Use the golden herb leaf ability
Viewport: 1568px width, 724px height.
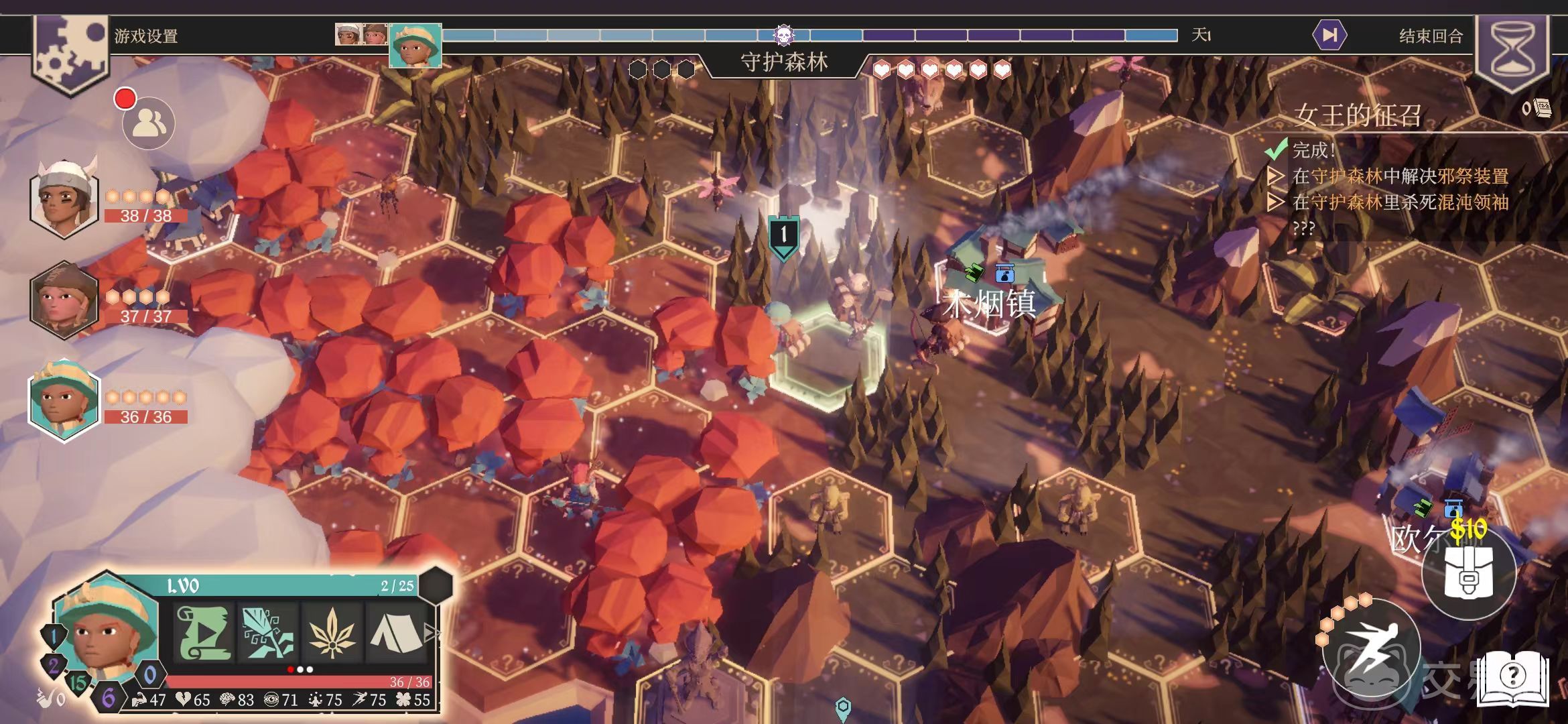331,631
